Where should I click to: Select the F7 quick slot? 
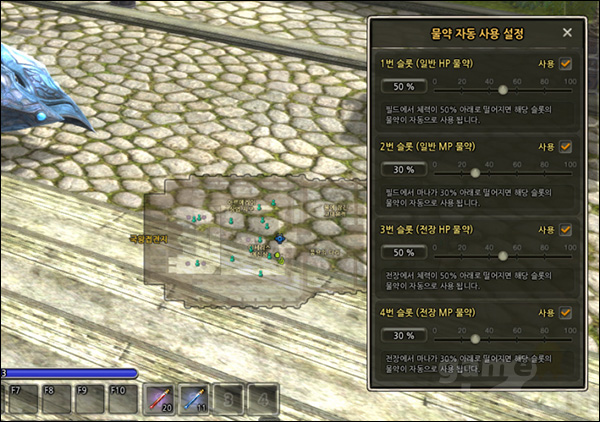click(21, 400)
